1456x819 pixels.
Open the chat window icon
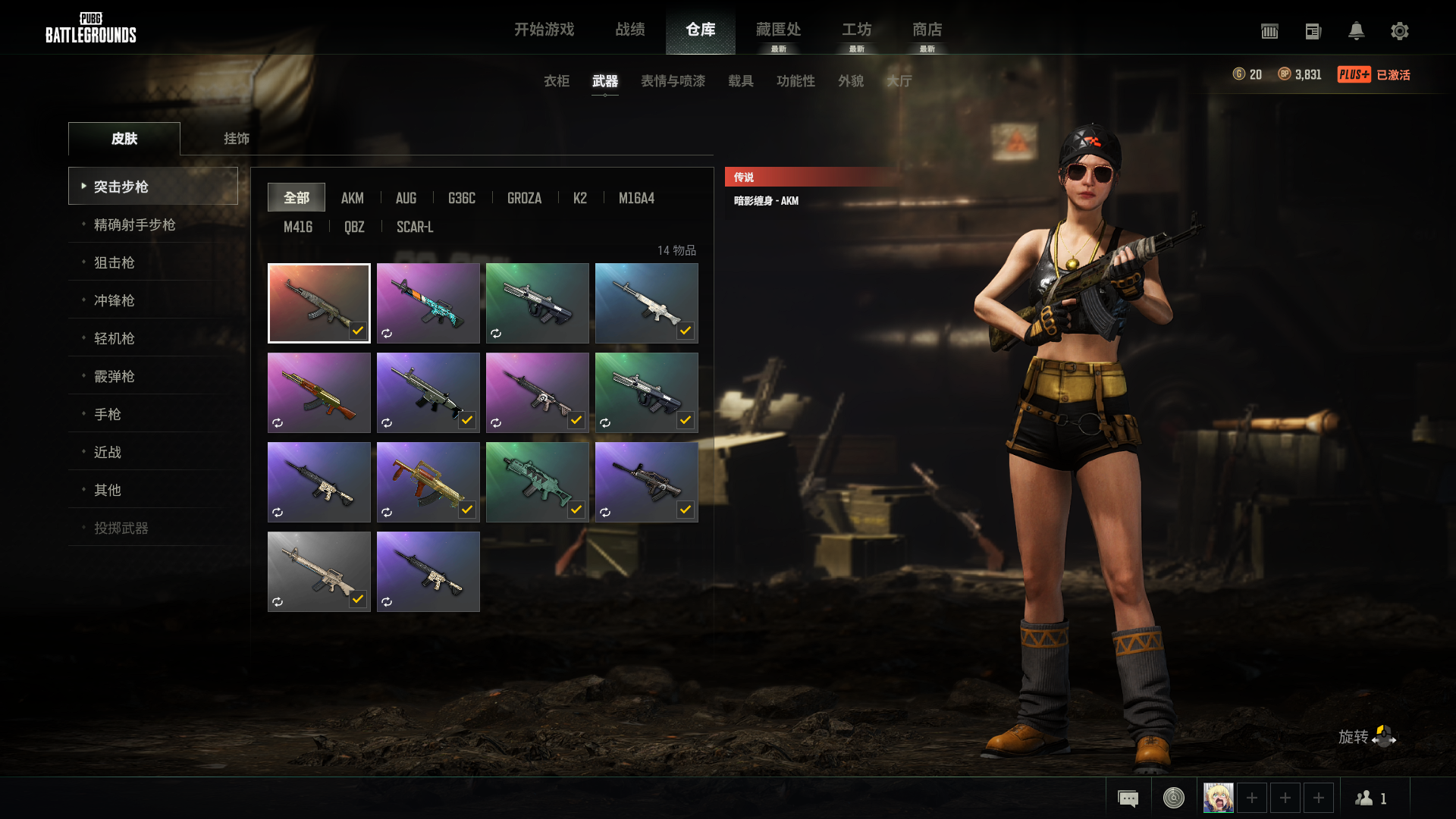1128,798
